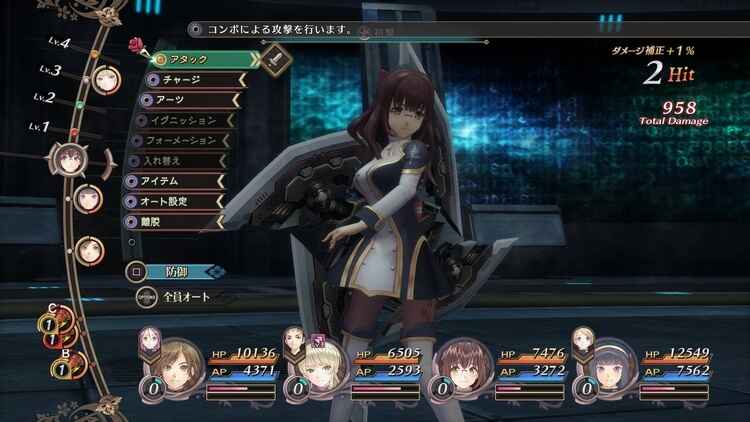Toggle 全員オート all-auto mode
750x422 pixels.
click(x=185, y=296)
